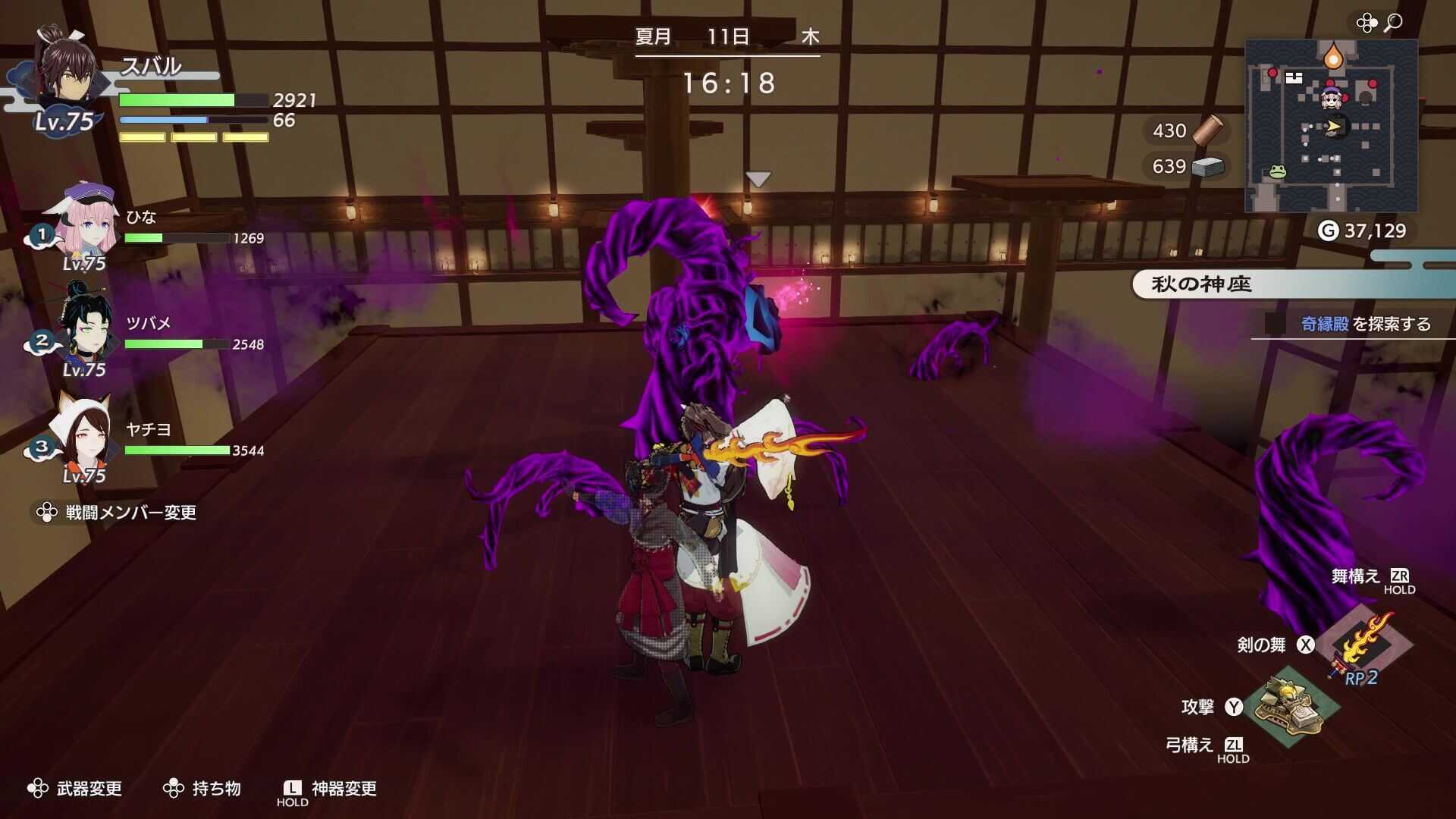Click the frog marker on the minimap
Image resolution: width=1456 pixels, height=819 pixels.
[x=1279, y=173]
